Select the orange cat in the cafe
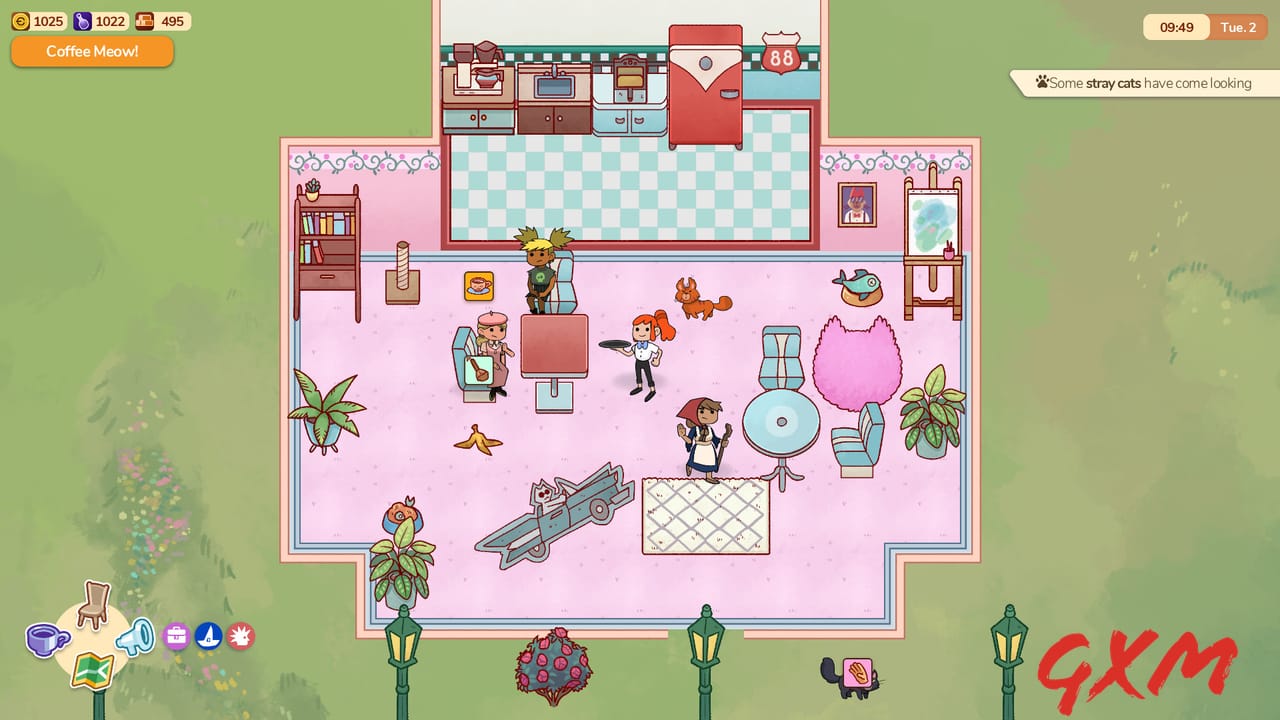 pos(700,300)
